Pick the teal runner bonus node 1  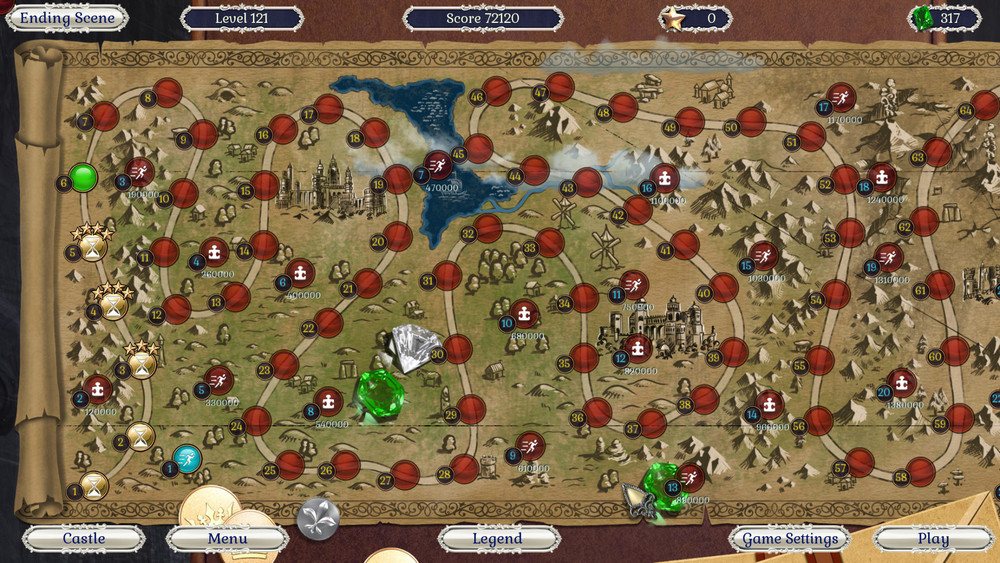click(x=187, y=458)
